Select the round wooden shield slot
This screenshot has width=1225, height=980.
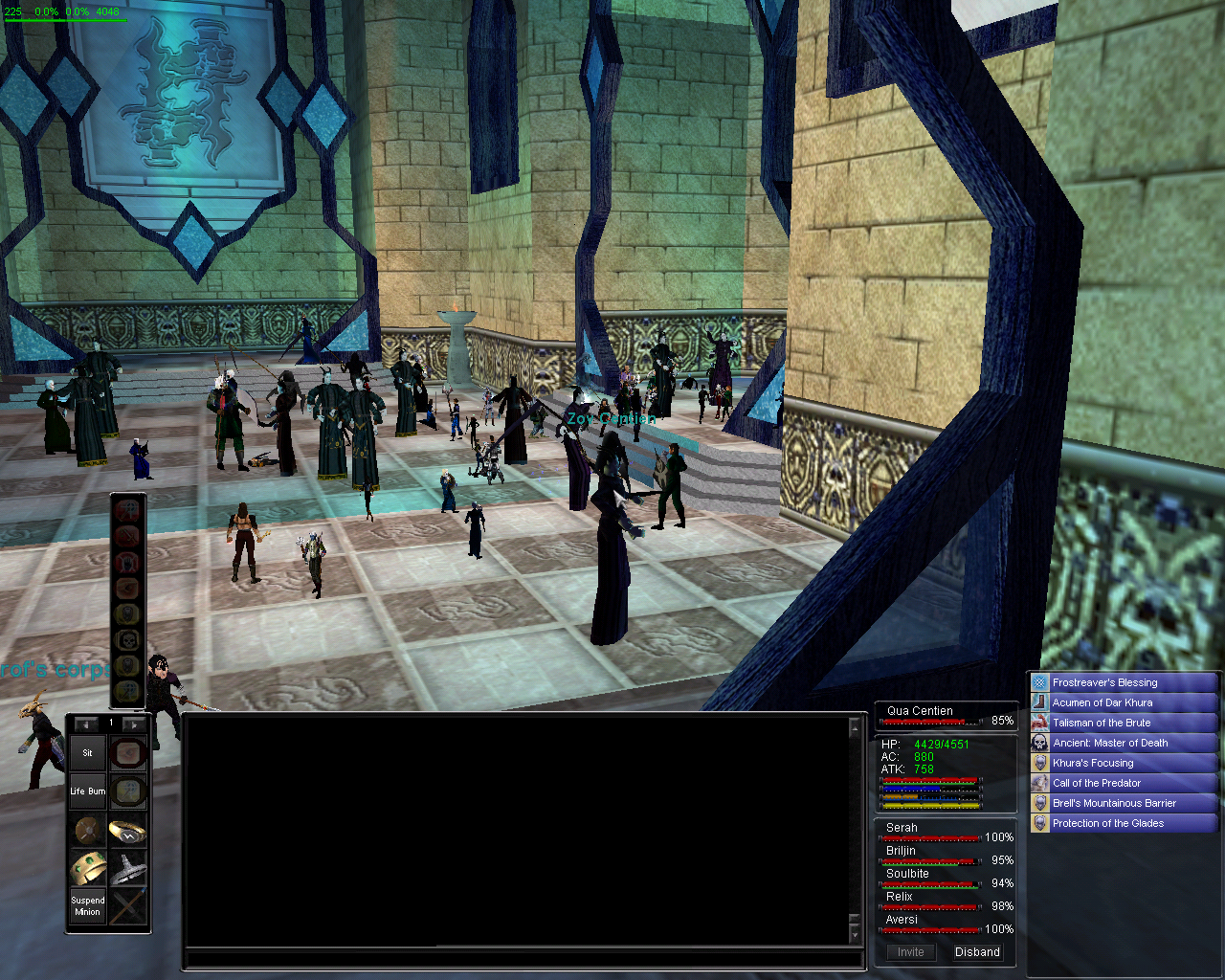[x=88, y=831]
